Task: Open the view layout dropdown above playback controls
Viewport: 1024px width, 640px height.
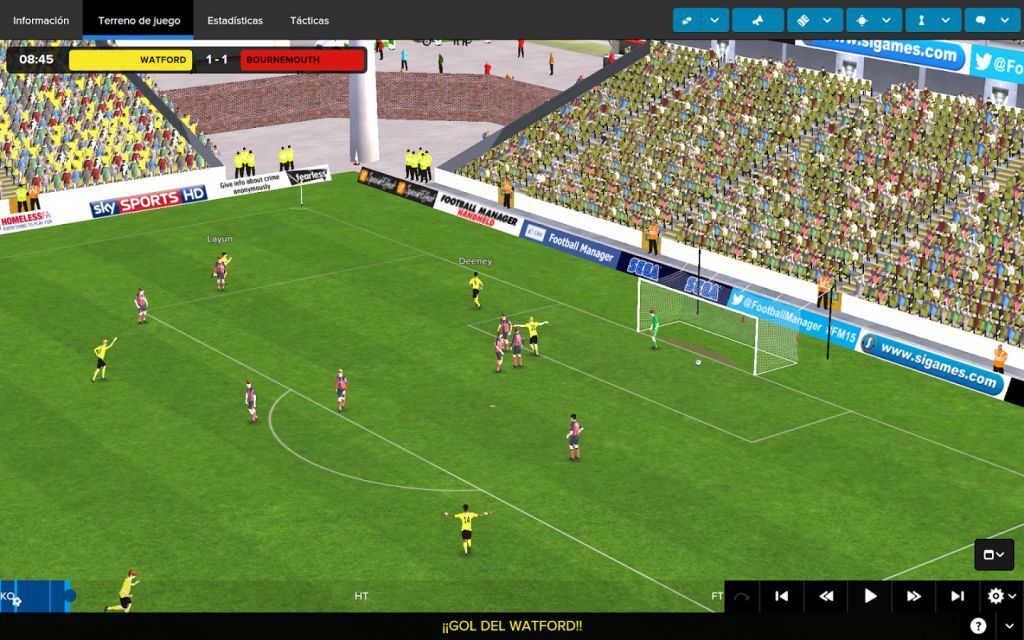Action: [x=994, y=555]
